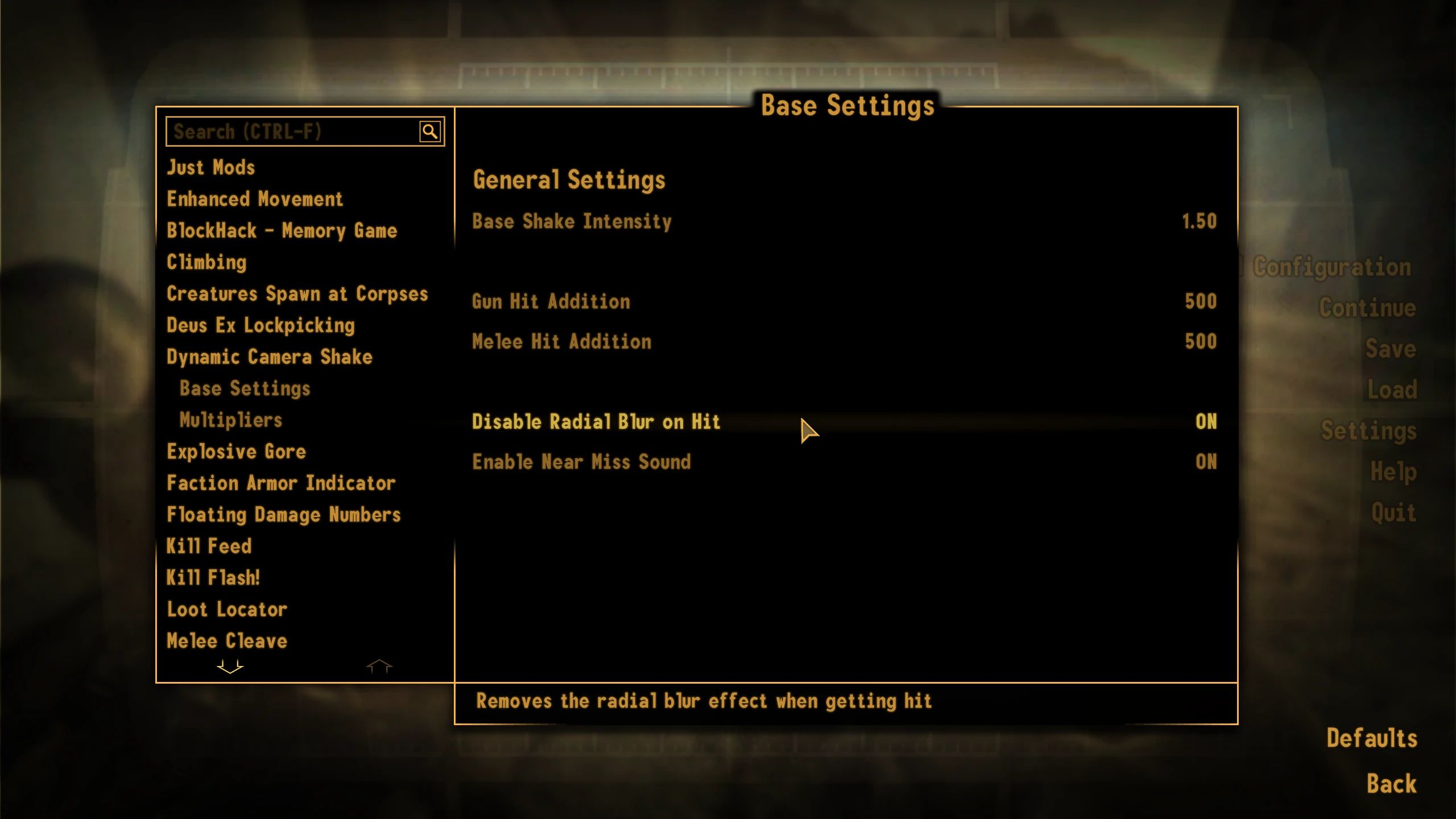
Task: Click the Defaults button
Action: click(x=1373, y=738)
